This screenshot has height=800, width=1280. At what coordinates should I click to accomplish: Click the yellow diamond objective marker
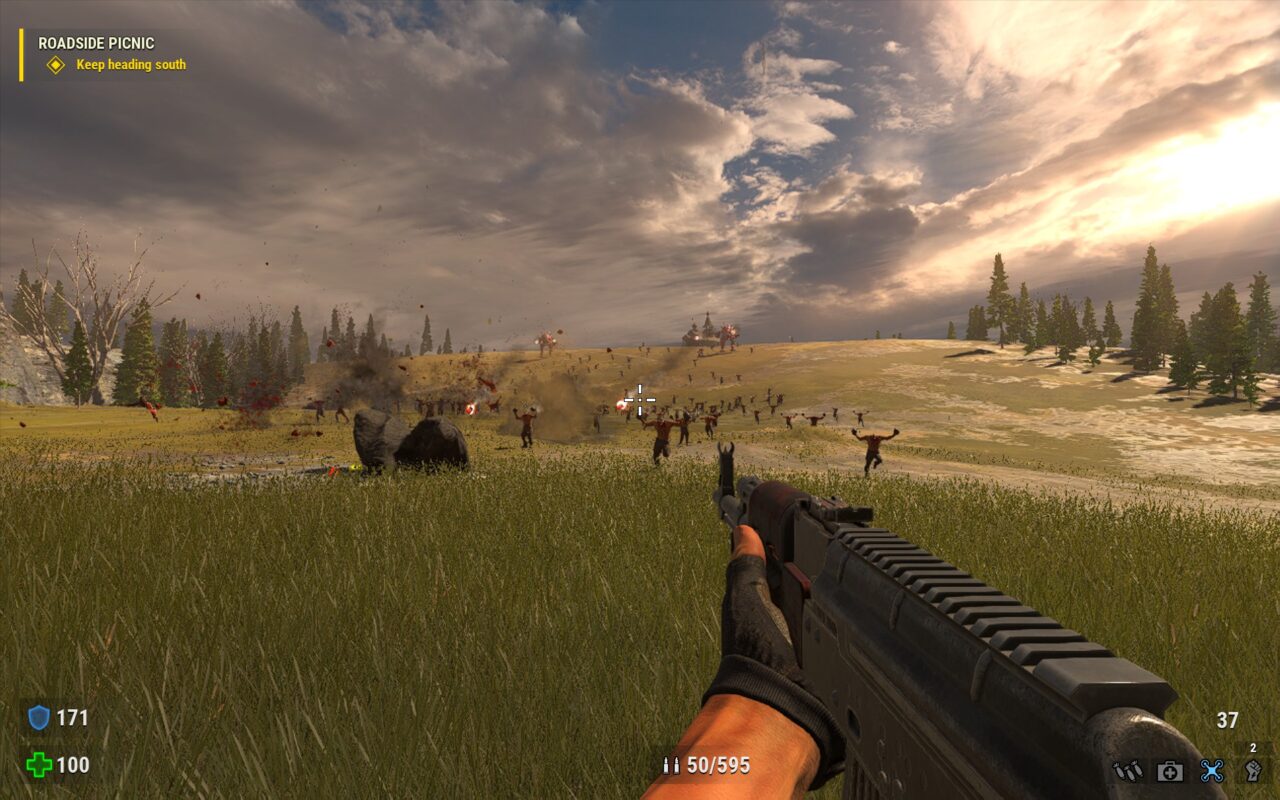click(56, 65)
